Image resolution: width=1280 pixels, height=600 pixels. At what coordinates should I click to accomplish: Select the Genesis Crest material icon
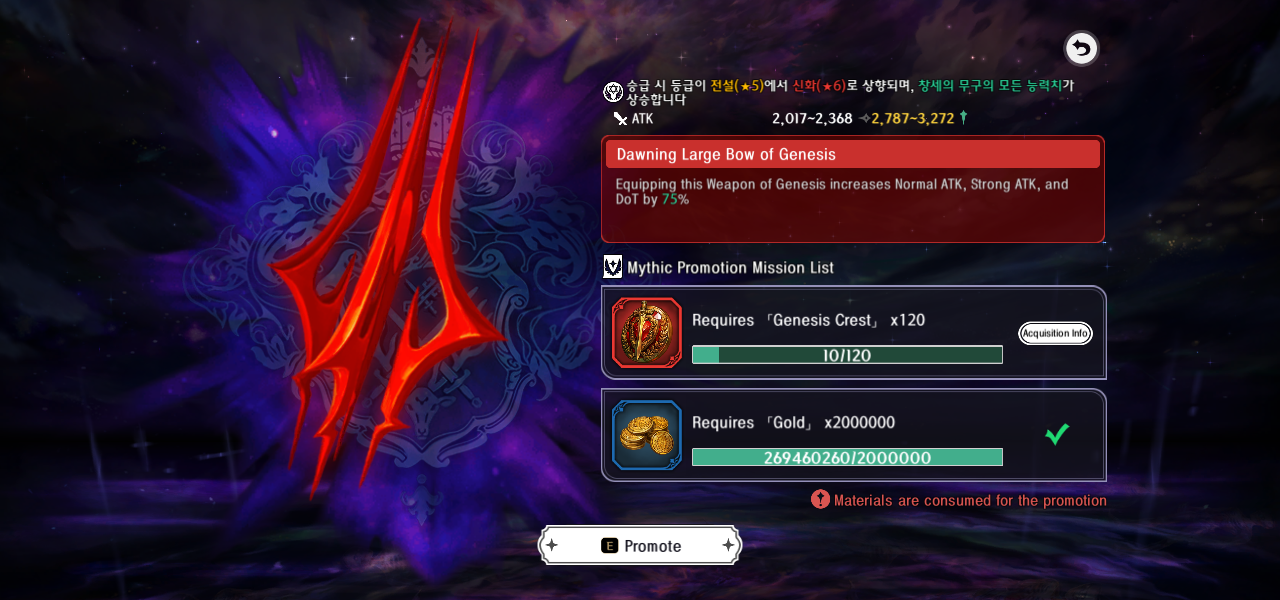(647, 333)
